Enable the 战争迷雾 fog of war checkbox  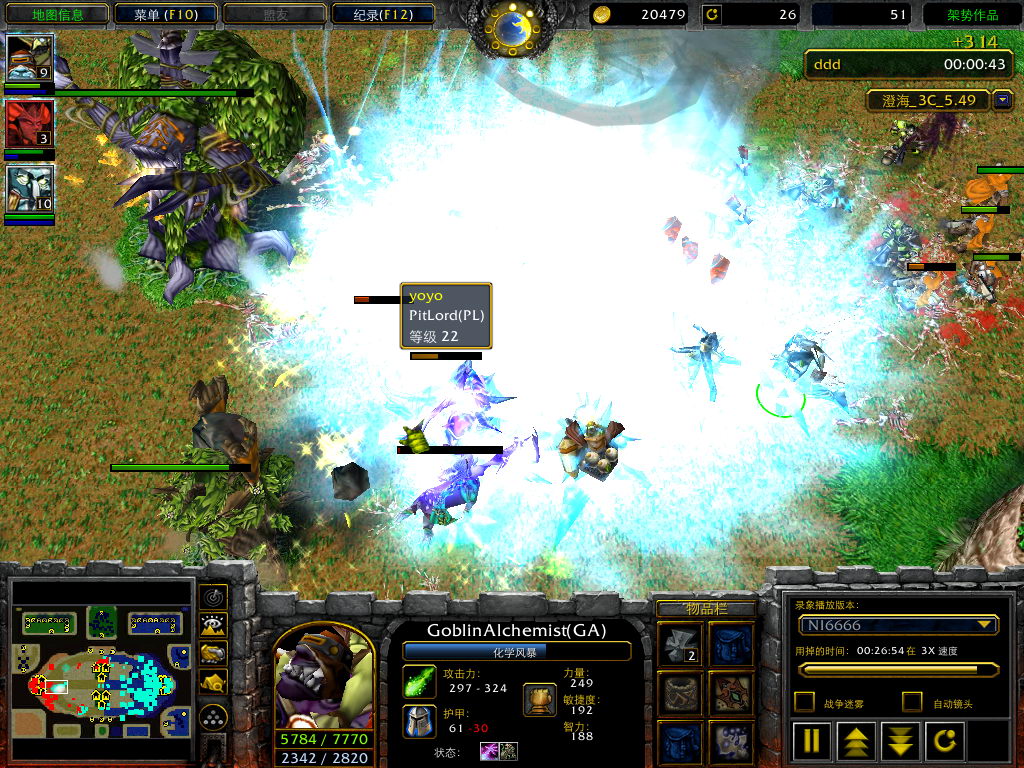click(804, 702)
